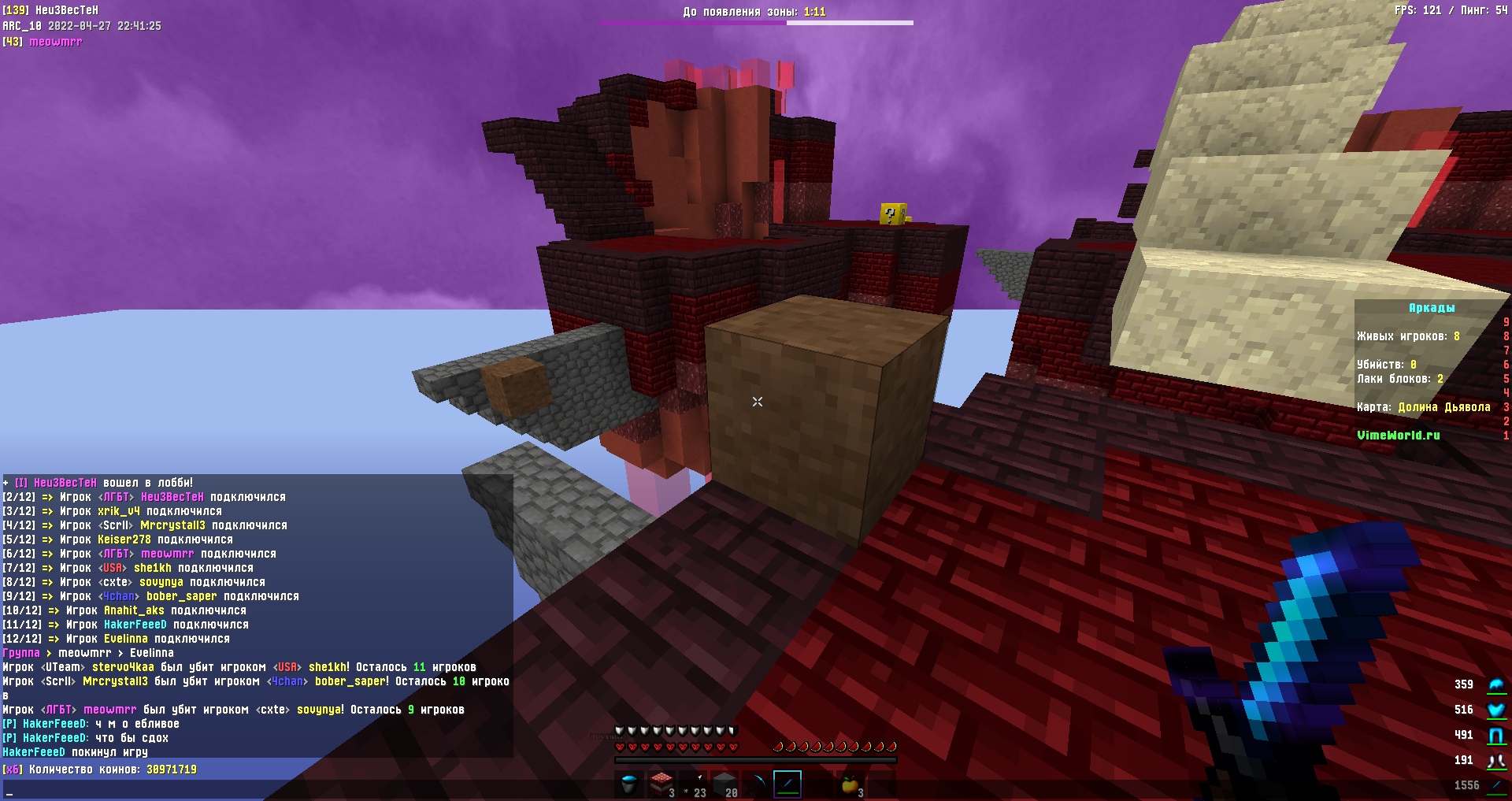Click the diamond chestplate armor icon

pyautogui.click(x=1495, y=710)
